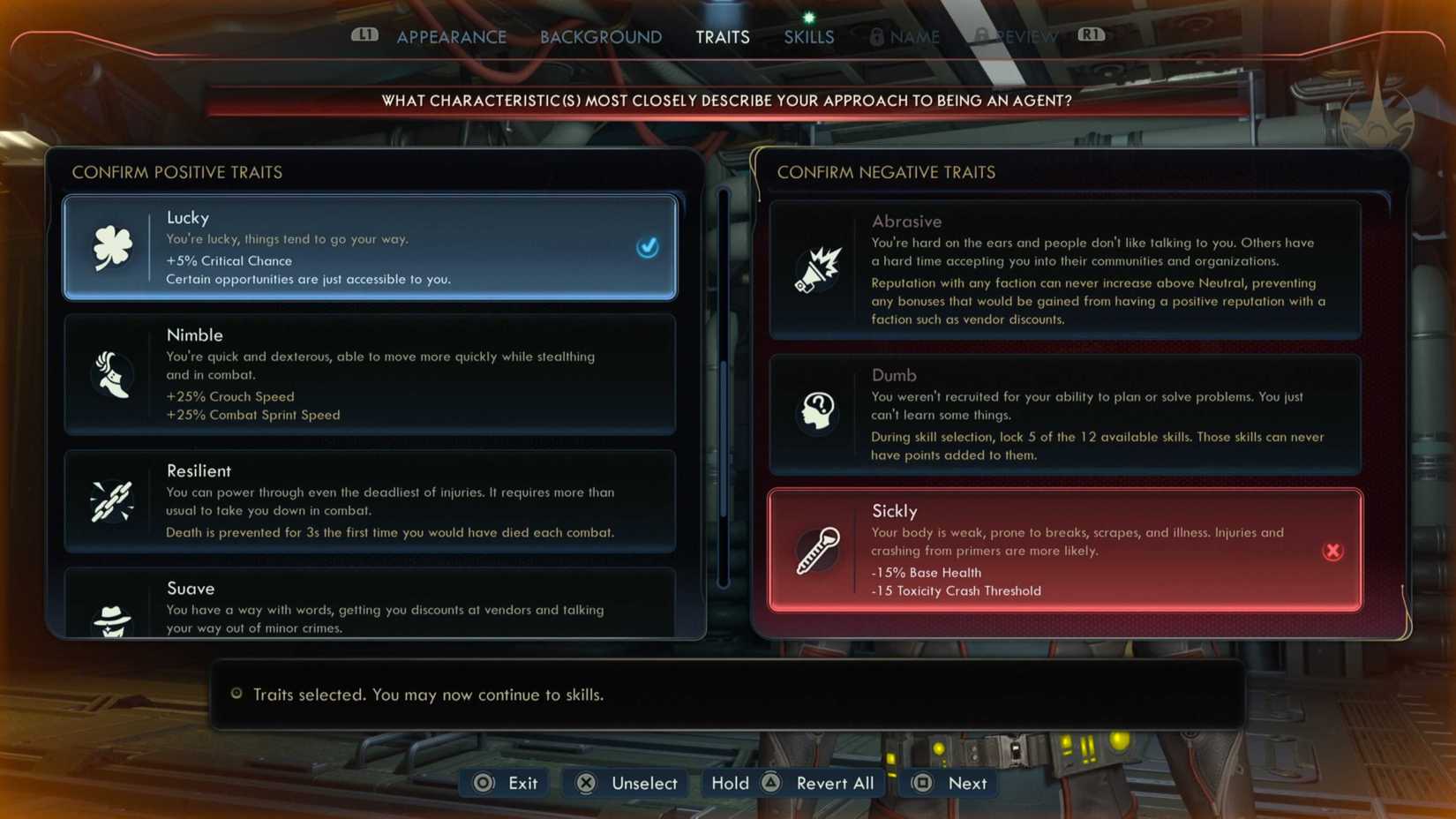Viewport: 1456px width, 819px height.
Task: Click the R1 shoulder button indicator
Action: coord(1091,36)
